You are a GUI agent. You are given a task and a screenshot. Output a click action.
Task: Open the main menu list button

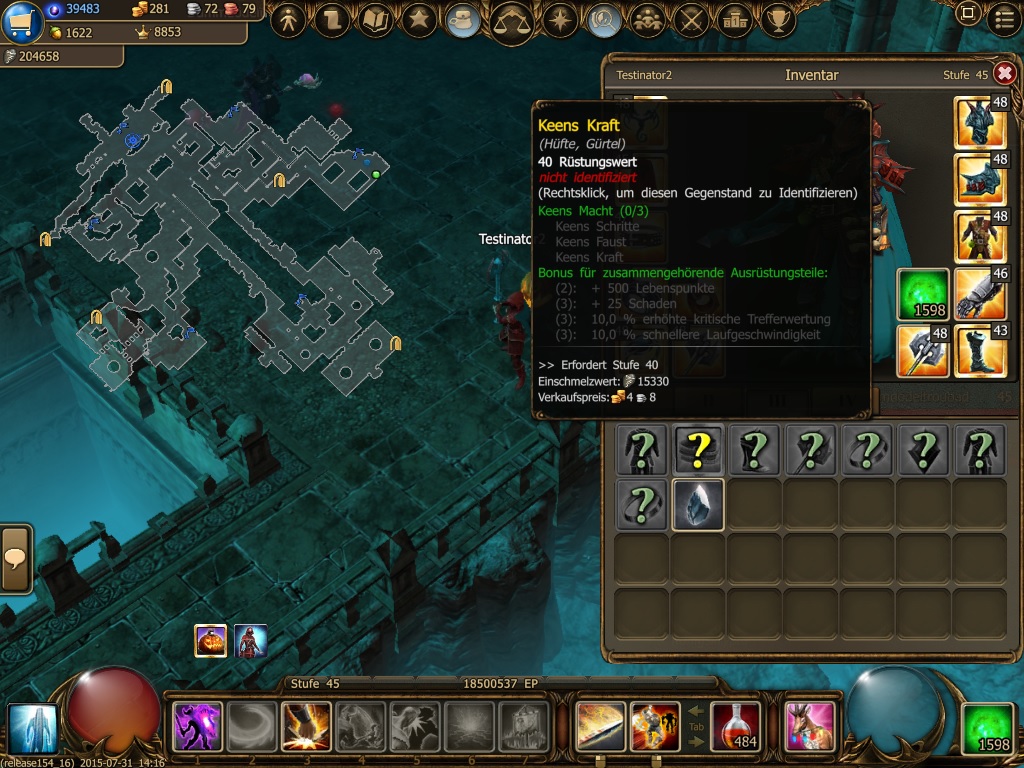coord(1004,18)
